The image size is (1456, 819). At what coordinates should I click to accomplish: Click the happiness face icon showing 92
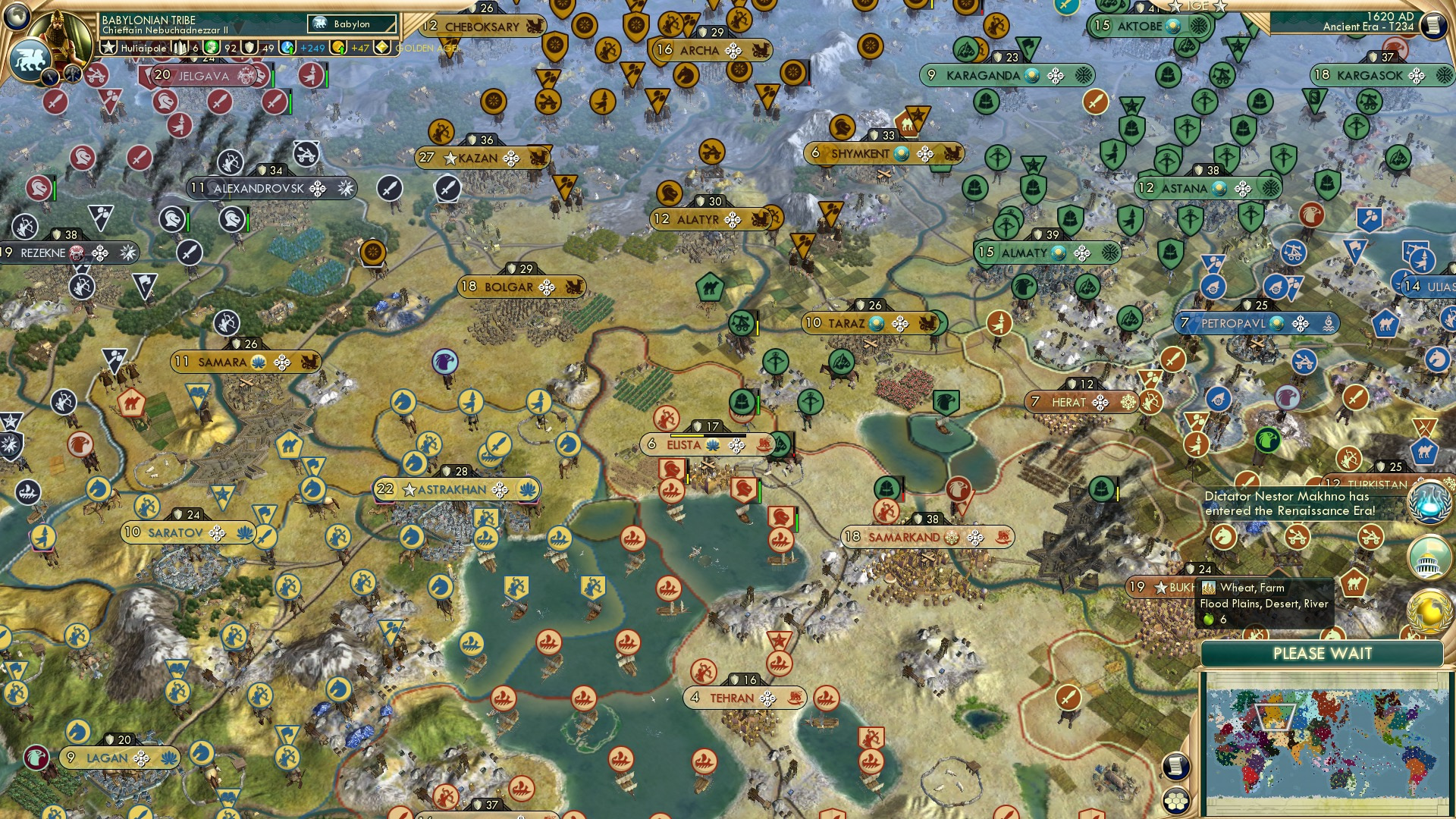(213, 48)
